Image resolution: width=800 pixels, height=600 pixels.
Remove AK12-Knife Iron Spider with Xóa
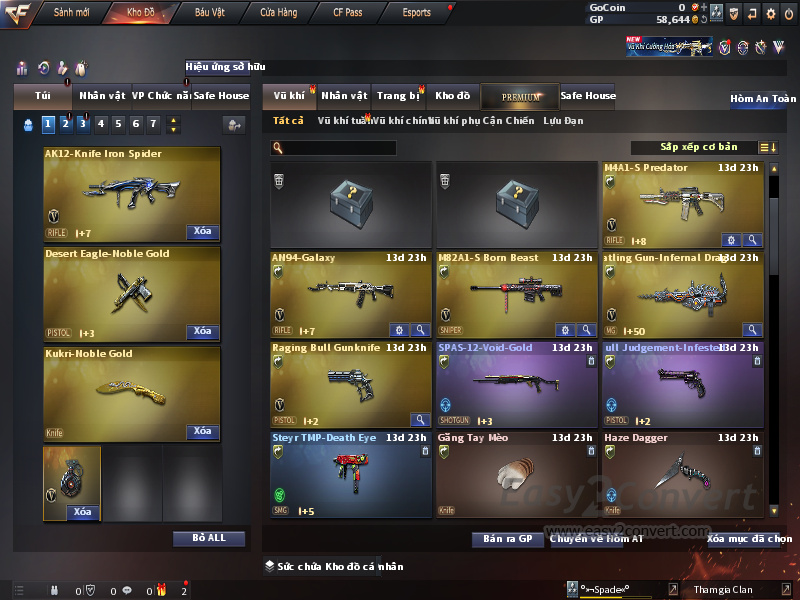coord(202,232)
